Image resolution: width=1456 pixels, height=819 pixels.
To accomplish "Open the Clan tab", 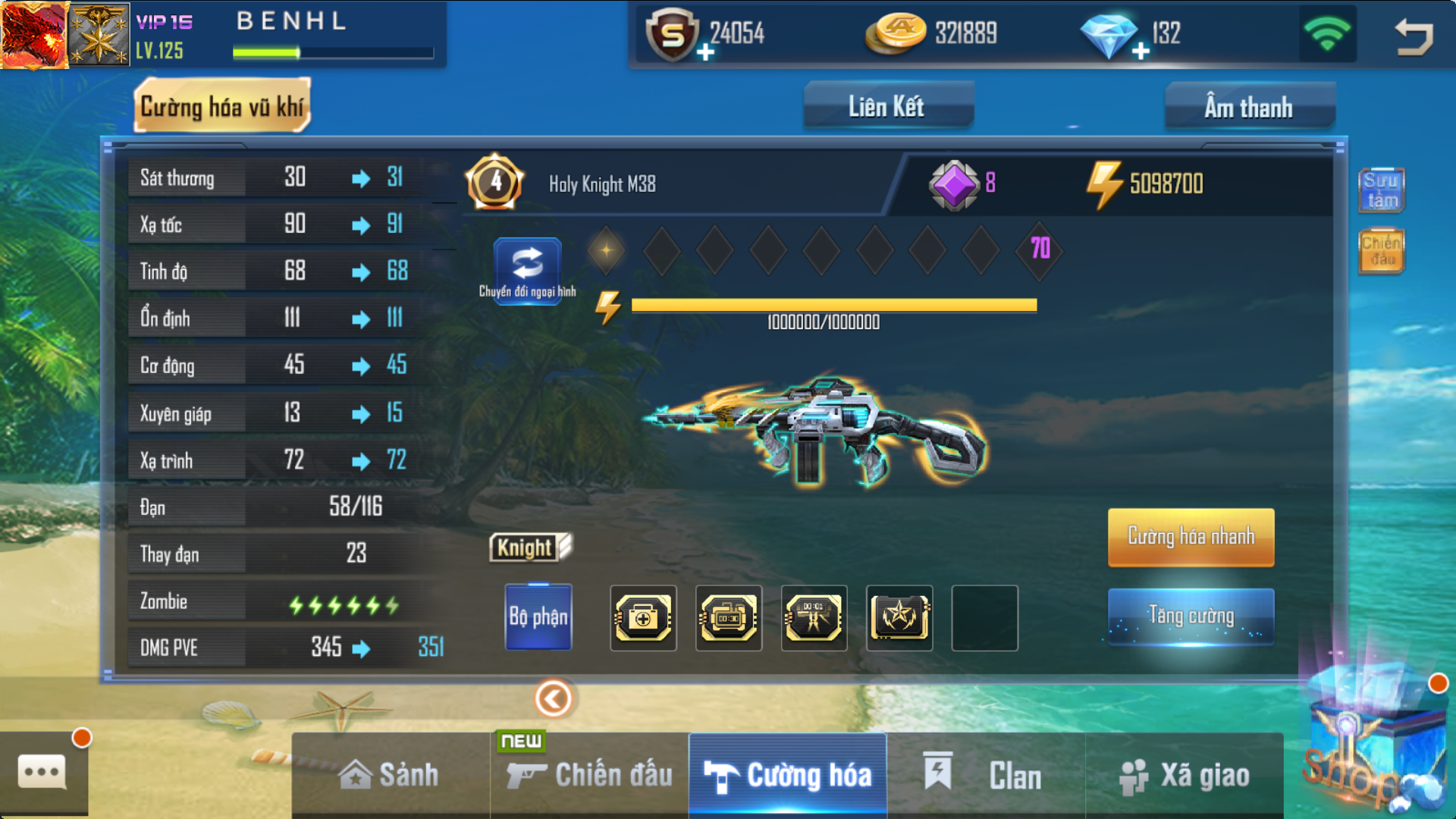I will tap(986, 775).
